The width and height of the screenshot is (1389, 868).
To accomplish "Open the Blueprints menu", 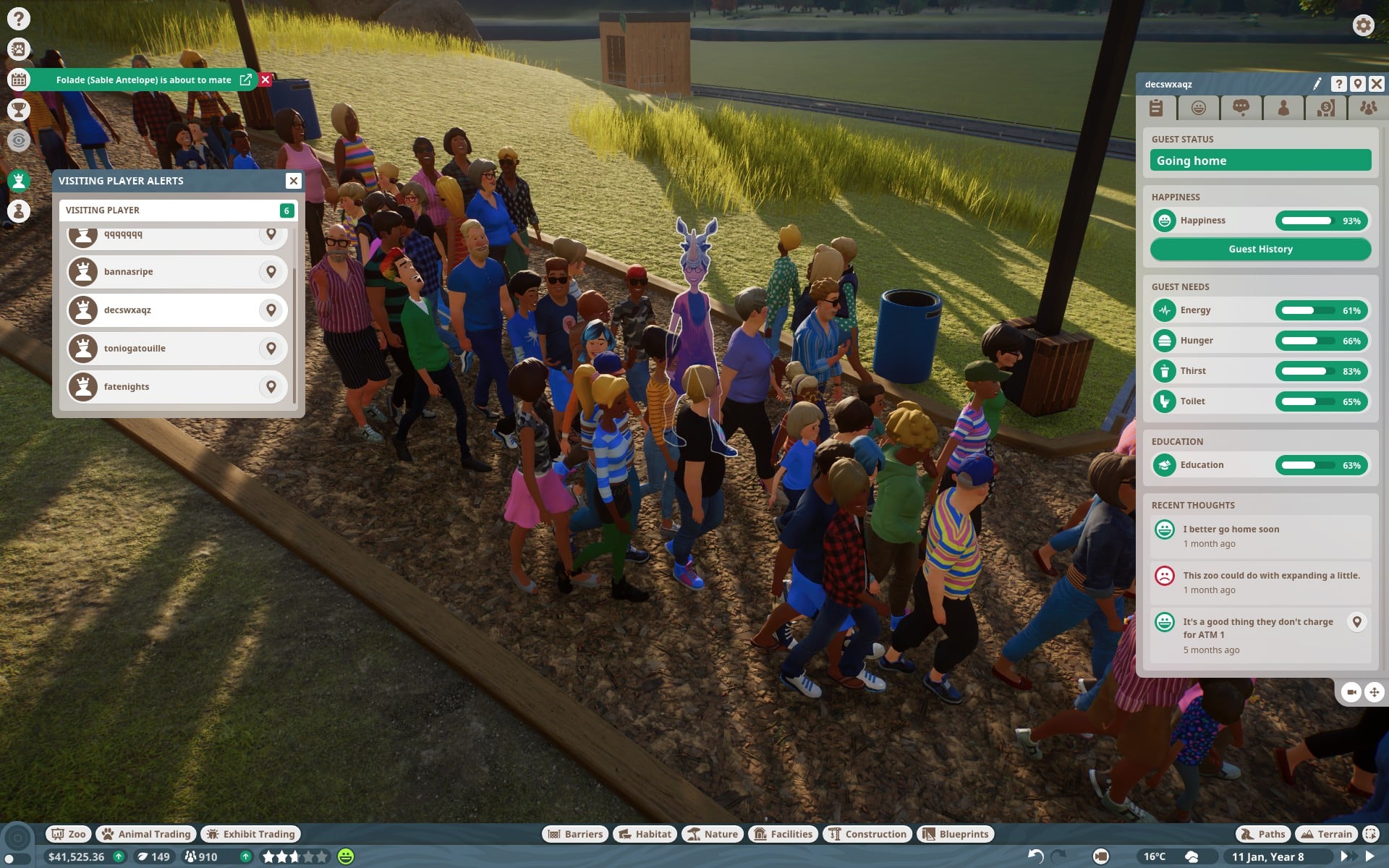I will 955,834.
